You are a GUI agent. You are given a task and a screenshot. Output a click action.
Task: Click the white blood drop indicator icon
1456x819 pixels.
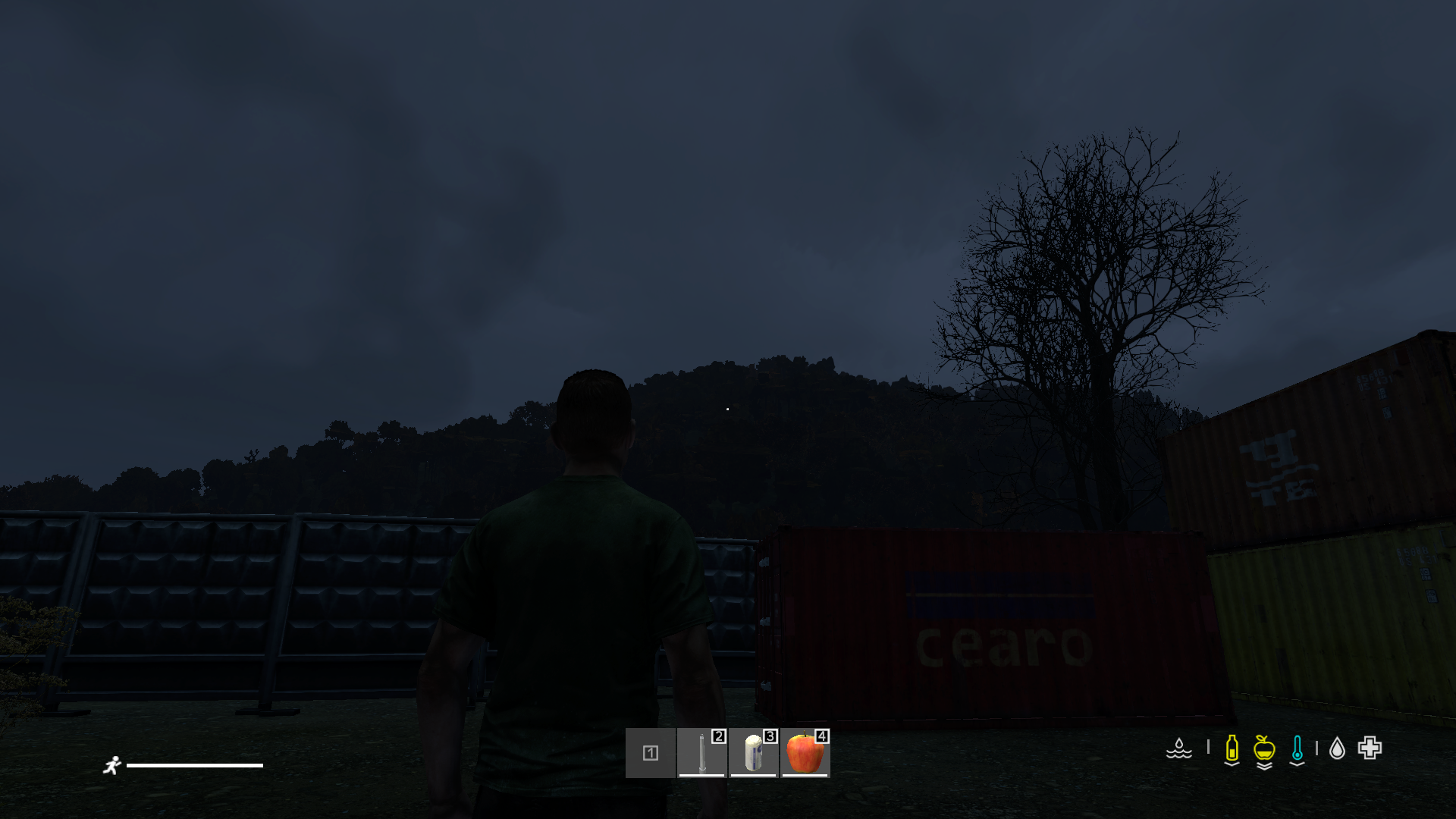tap(1337, 747)
